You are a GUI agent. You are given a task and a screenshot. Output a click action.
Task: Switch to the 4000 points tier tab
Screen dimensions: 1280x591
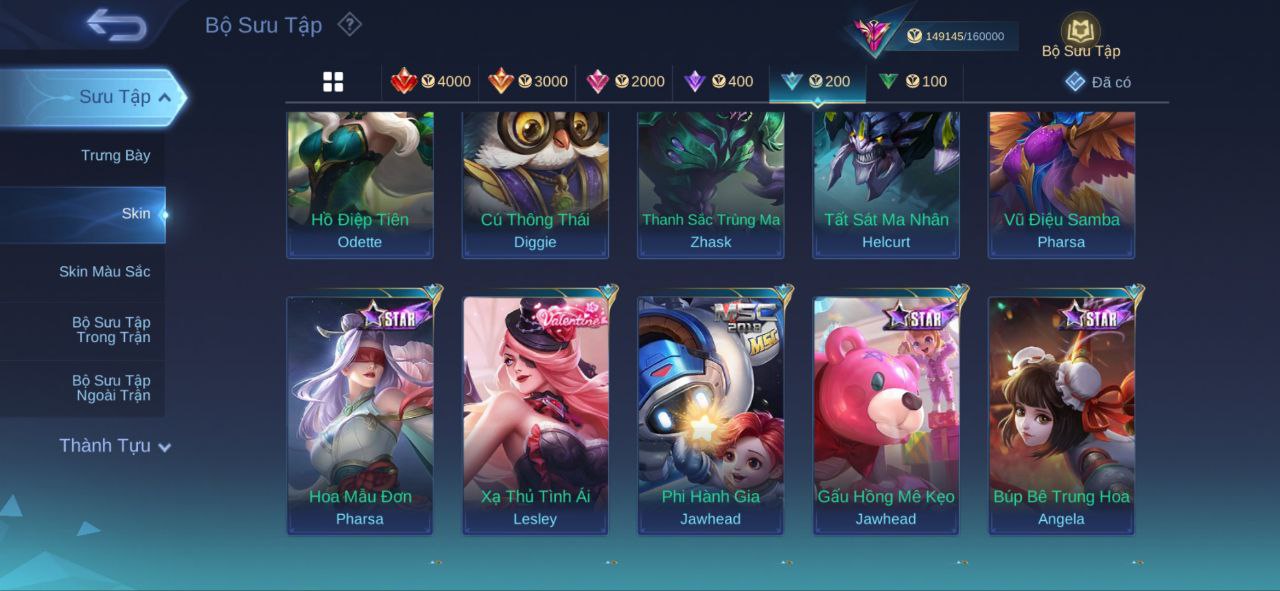click(x=430, y=82)
